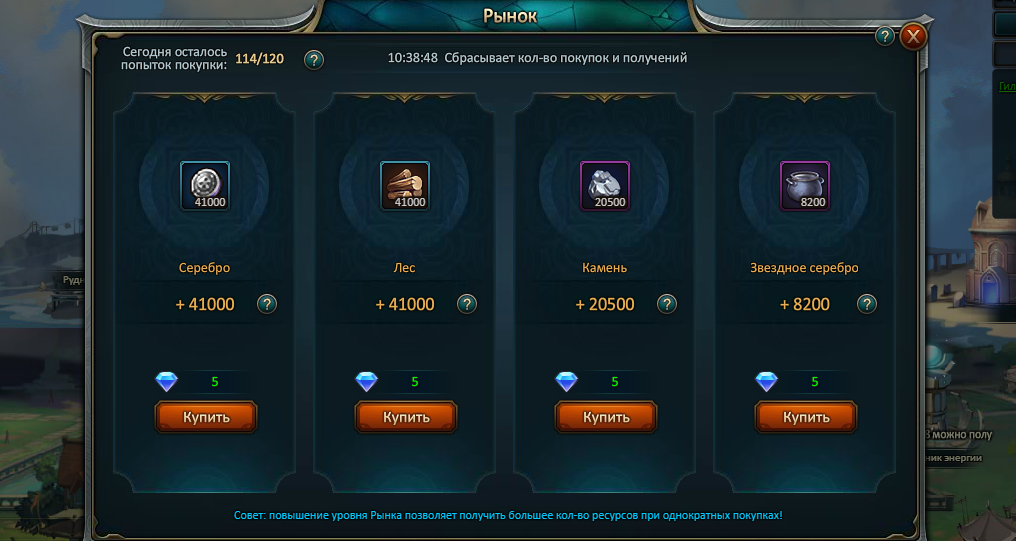
Task: Buy the Камень stone pack
Action: point(606,417)
